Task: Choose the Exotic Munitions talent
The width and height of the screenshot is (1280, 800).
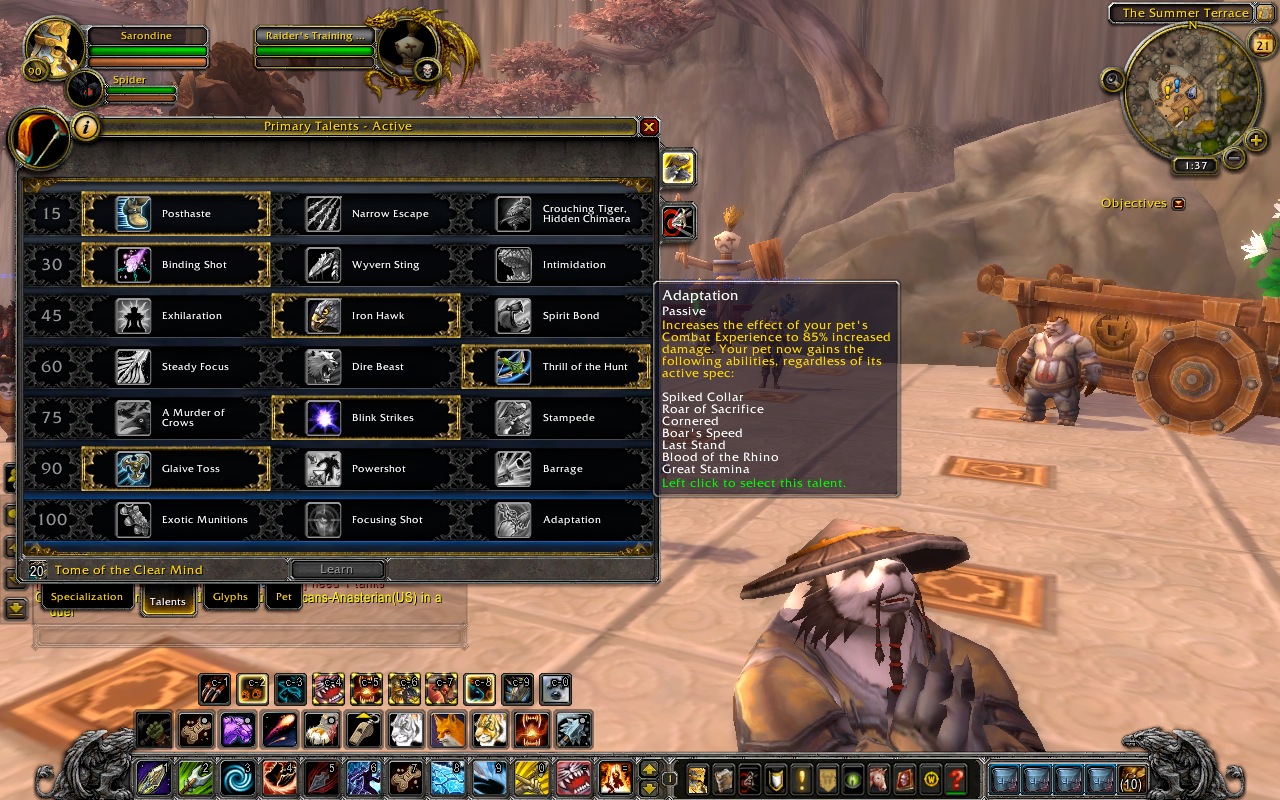Action: pos(177,520)
